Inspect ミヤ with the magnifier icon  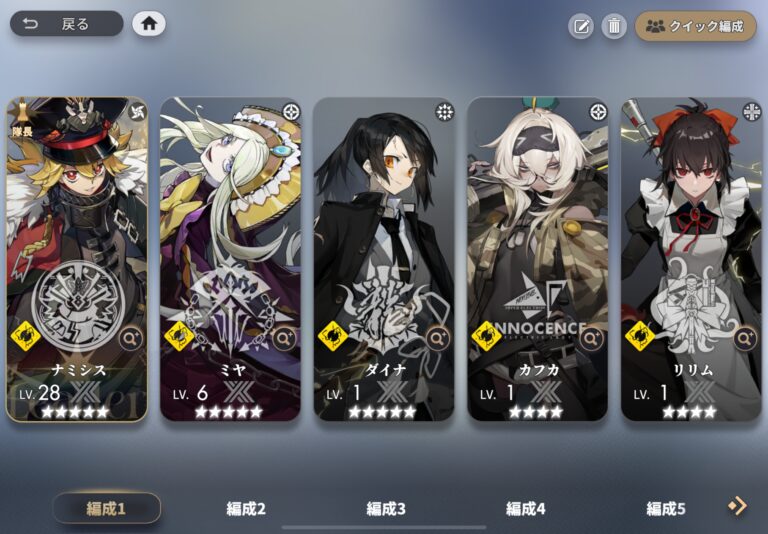pyautogui.click(x=285, y=339)
